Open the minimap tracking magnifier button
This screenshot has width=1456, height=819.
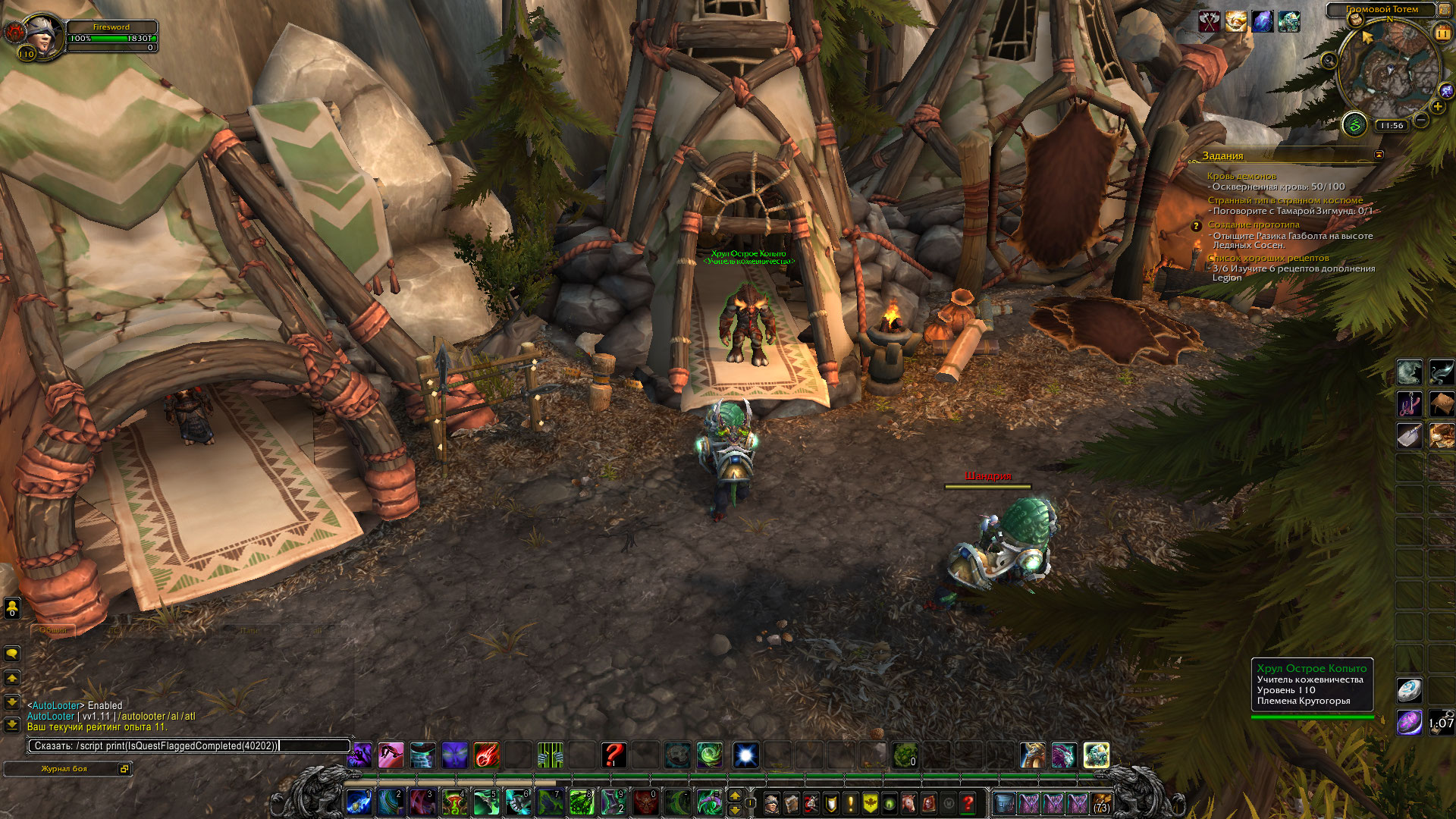(1329, 61)
